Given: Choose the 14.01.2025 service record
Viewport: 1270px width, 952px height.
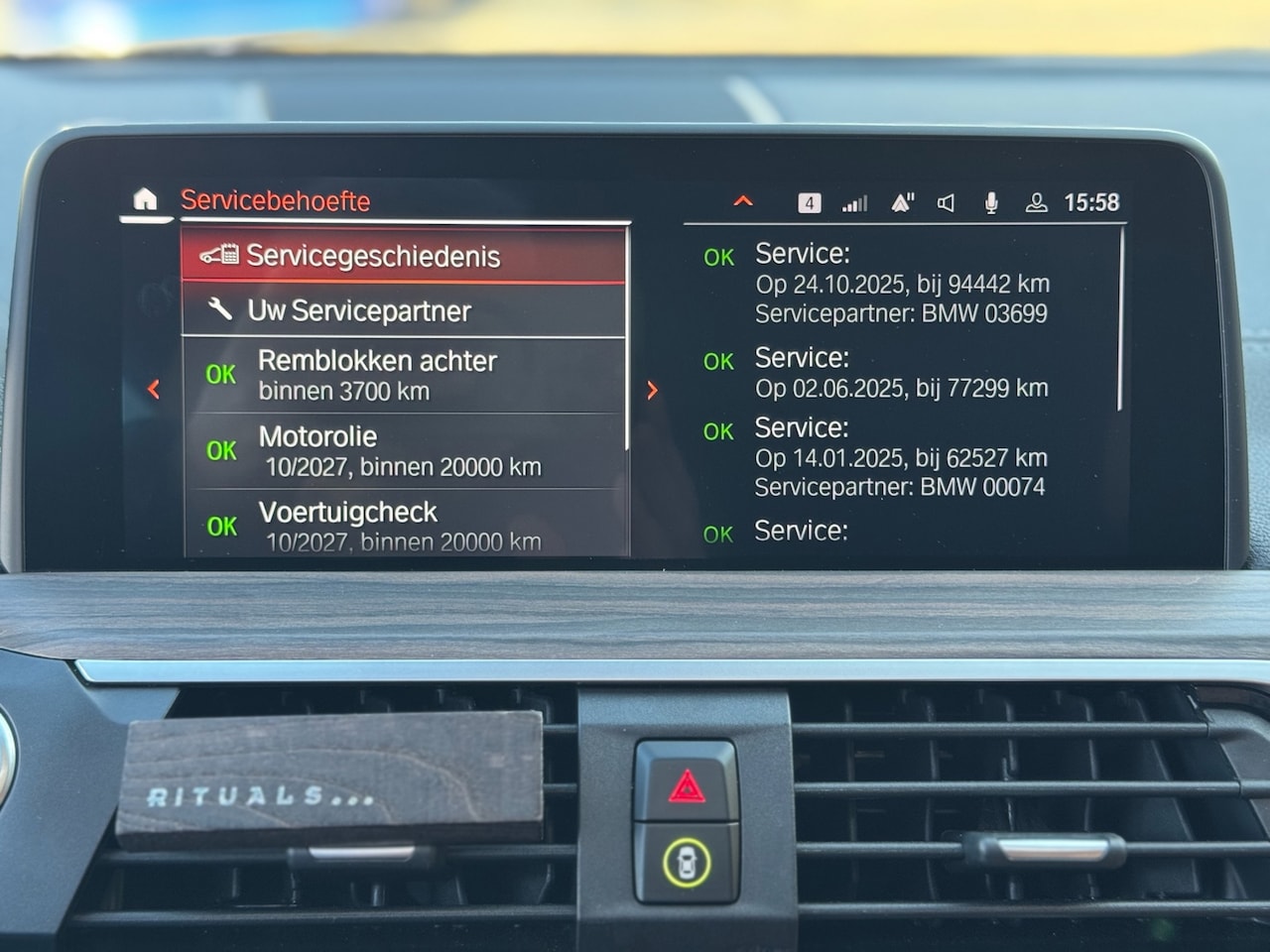Looking at the screenshot, I should [901, 457].
